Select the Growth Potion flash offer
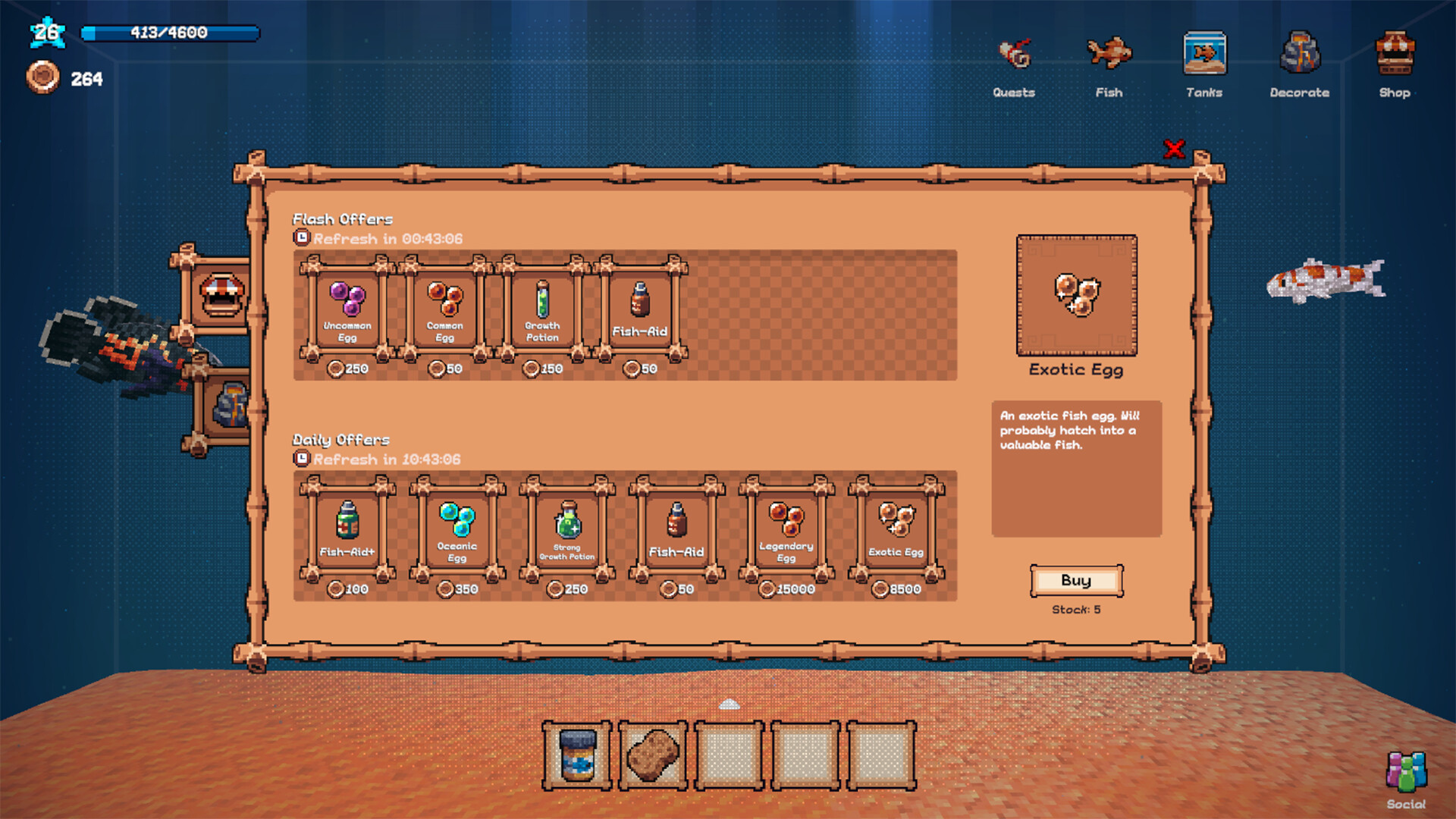The width and height of the screenshot is (1456, 819). (x=541, y=309)
